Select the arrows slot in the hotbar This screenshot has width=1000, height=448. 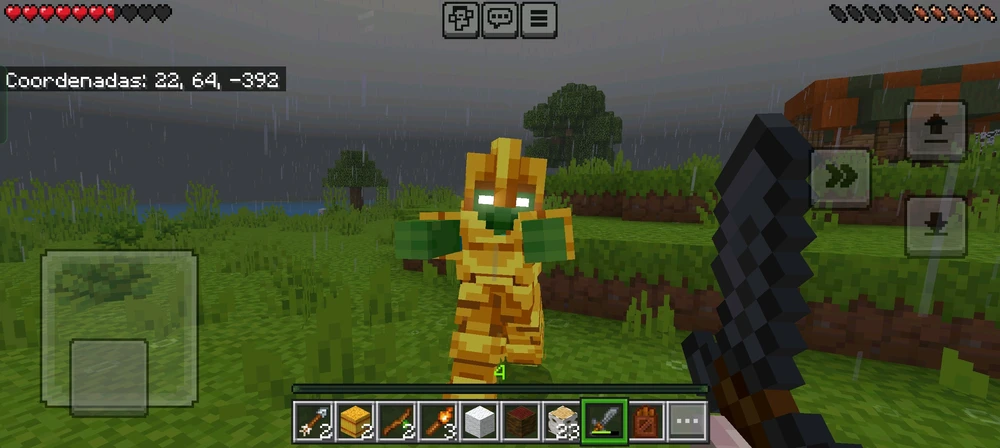pyautogui.click(x=311, y=420)
